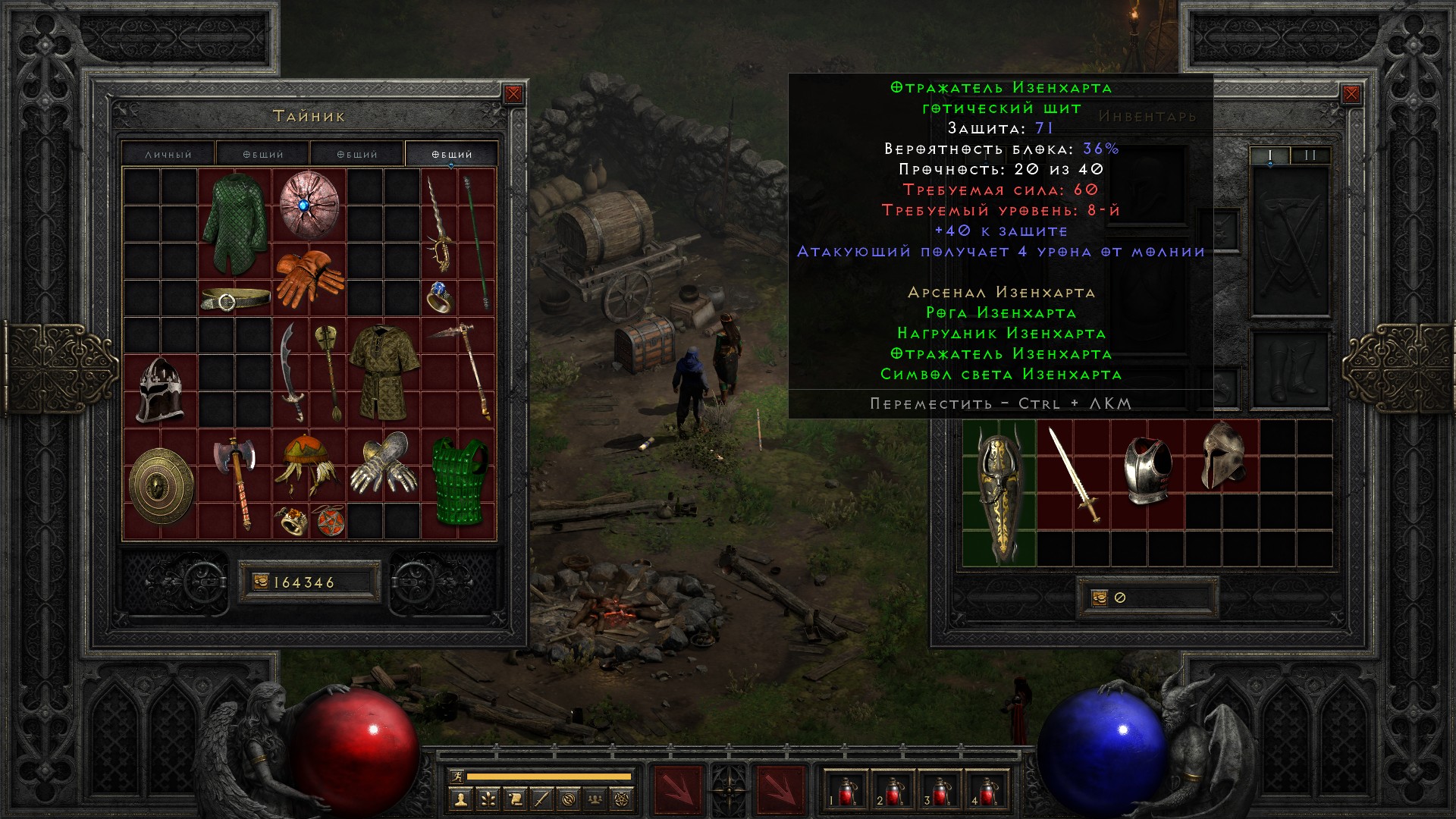Close the inventory panel

(1351, 94)
